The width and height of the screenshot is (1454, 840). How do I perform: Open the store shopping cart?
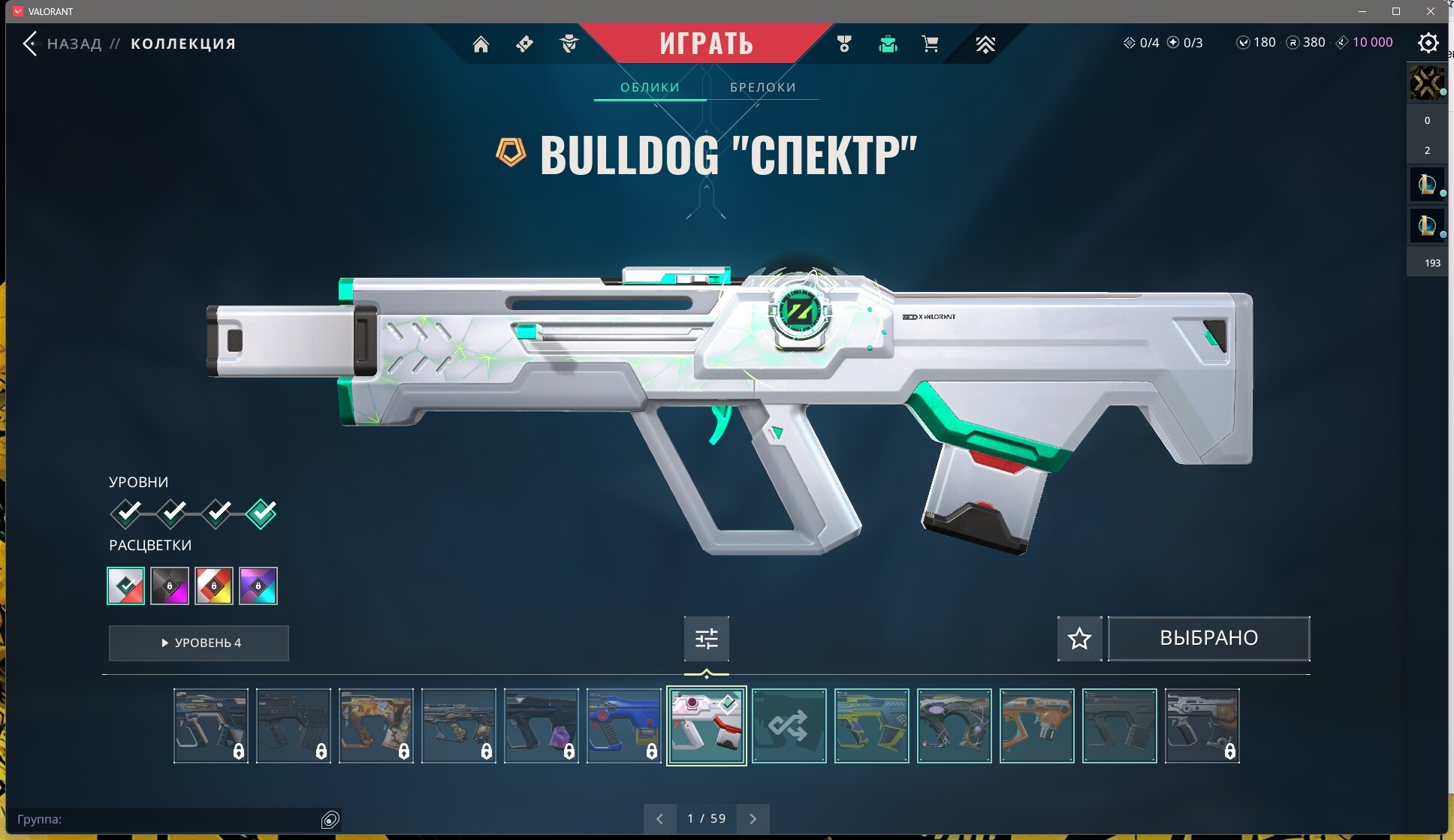click(x=930, y=44)
